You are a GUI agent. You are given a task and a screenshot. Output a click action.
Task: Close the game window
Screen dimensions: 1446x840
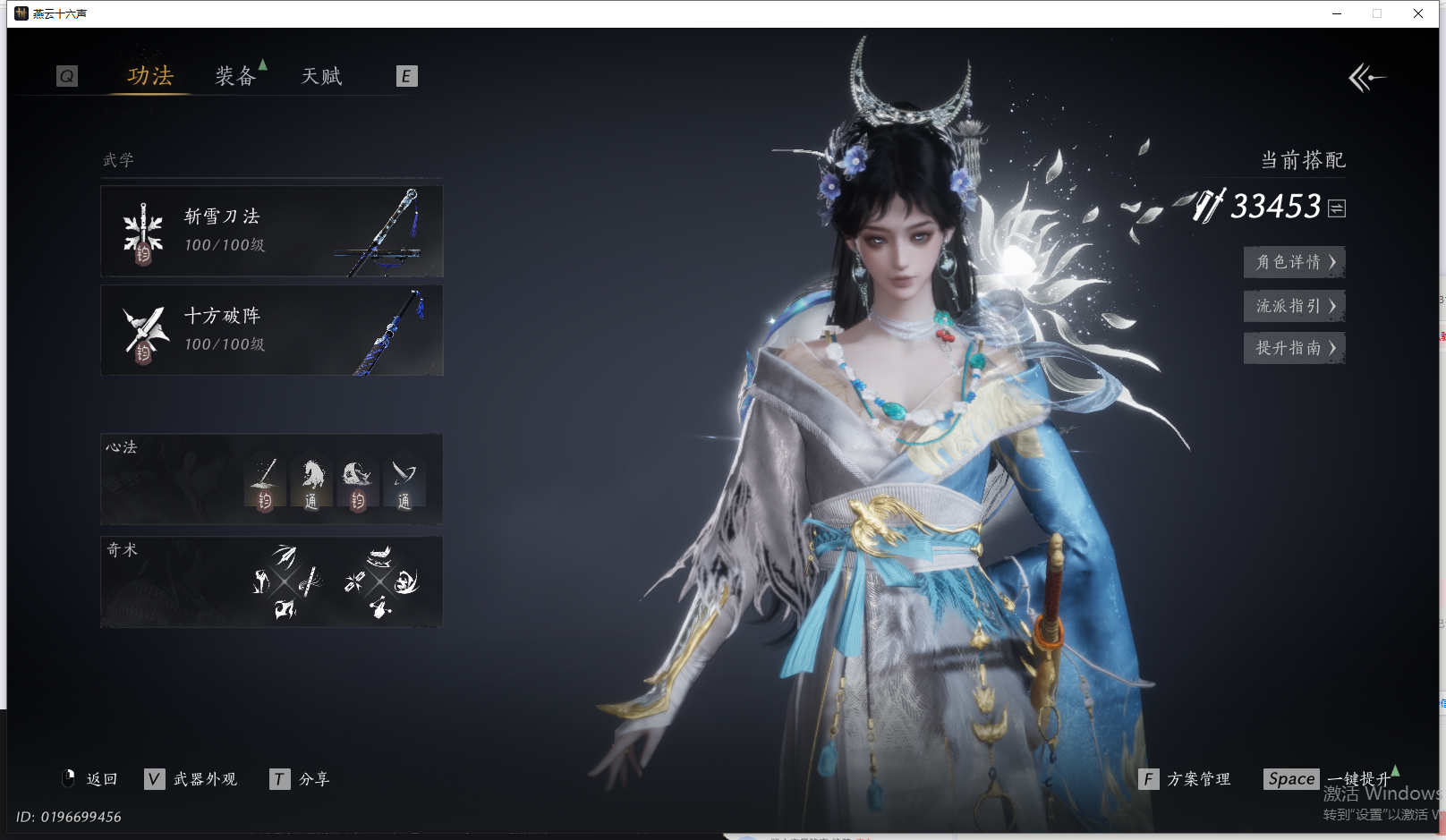coord(1418,13)
